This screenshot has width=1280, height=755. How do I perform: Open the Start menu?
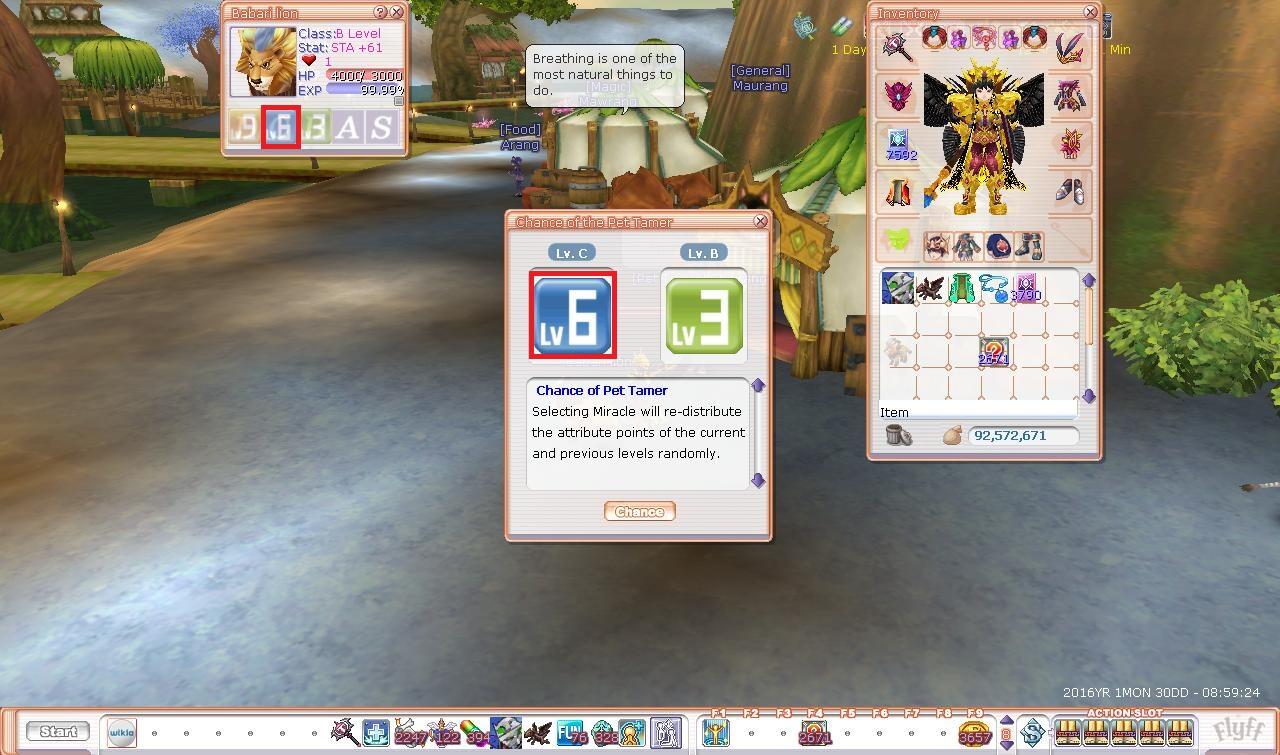tap(58, 731)
